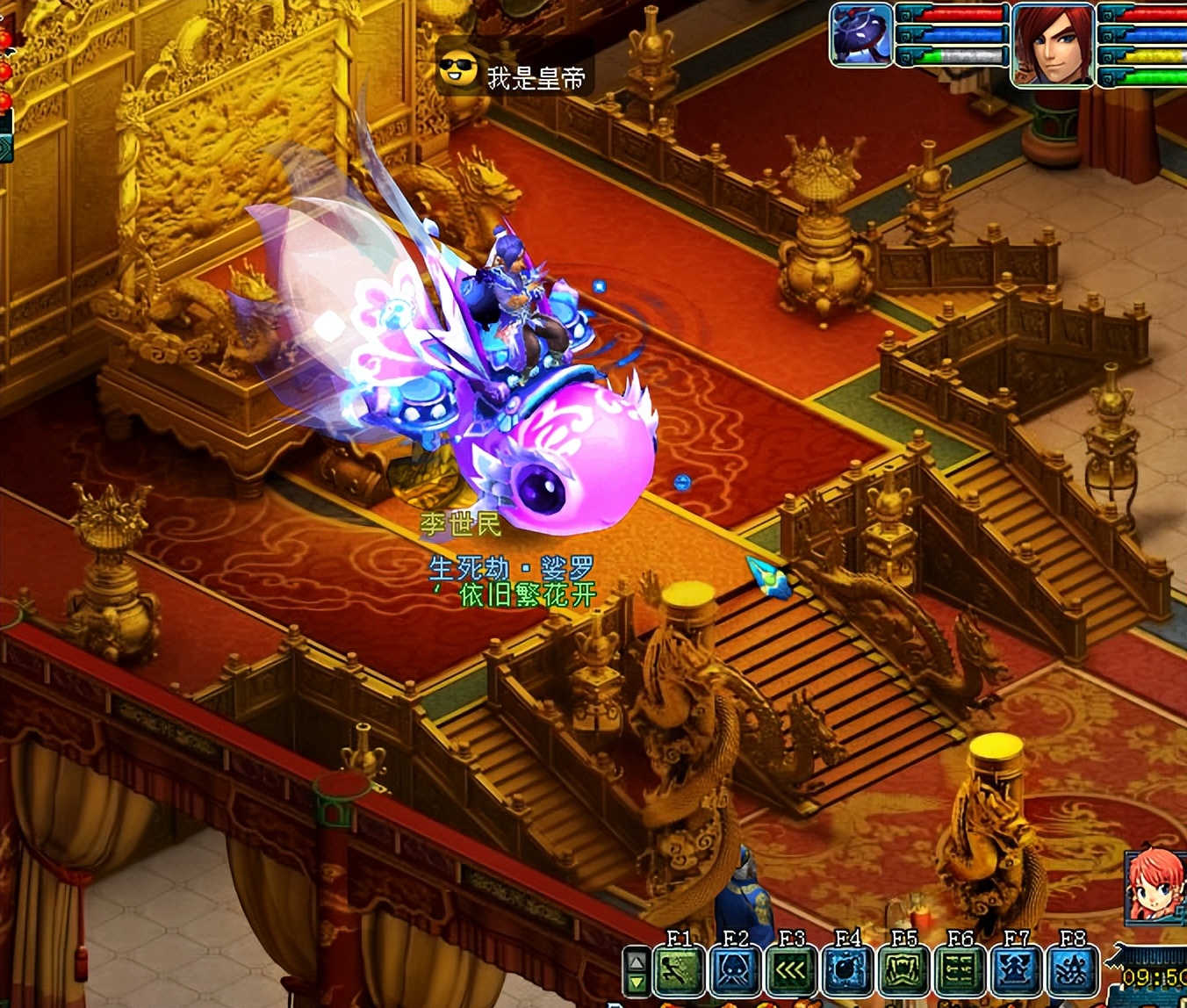This screenshot has height=1008, width=1187.
Task: Click the sunglasses emoji beside 我是皇帝
Action: tap(457, 70)
